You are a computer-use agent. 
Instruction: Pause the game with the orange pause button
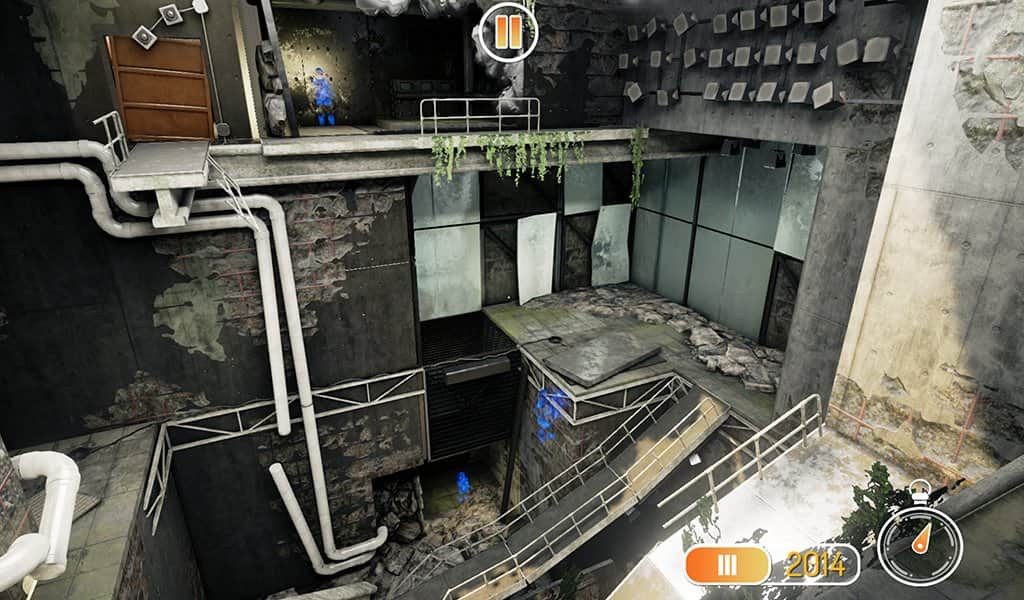[x=508, y=31]
